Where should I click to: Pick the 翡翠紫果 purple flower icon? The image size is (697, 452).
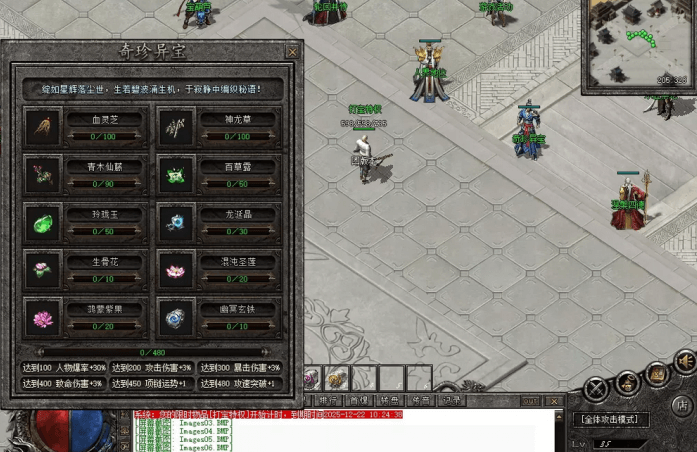click(43, 318)
